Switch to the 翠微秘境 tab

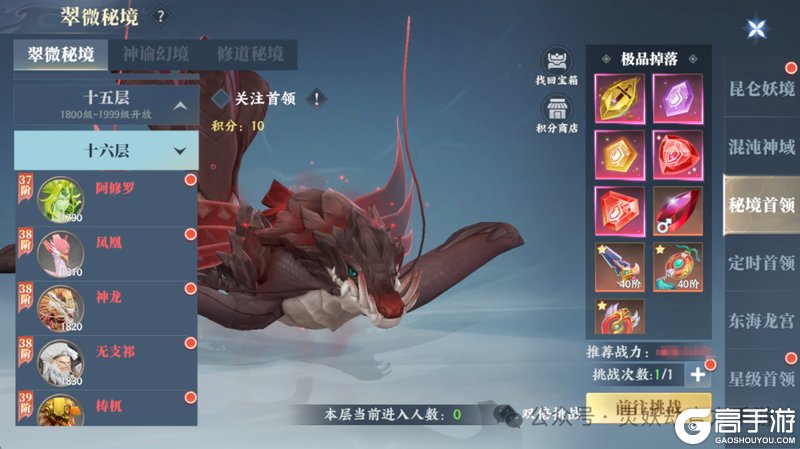pos(61,55)
